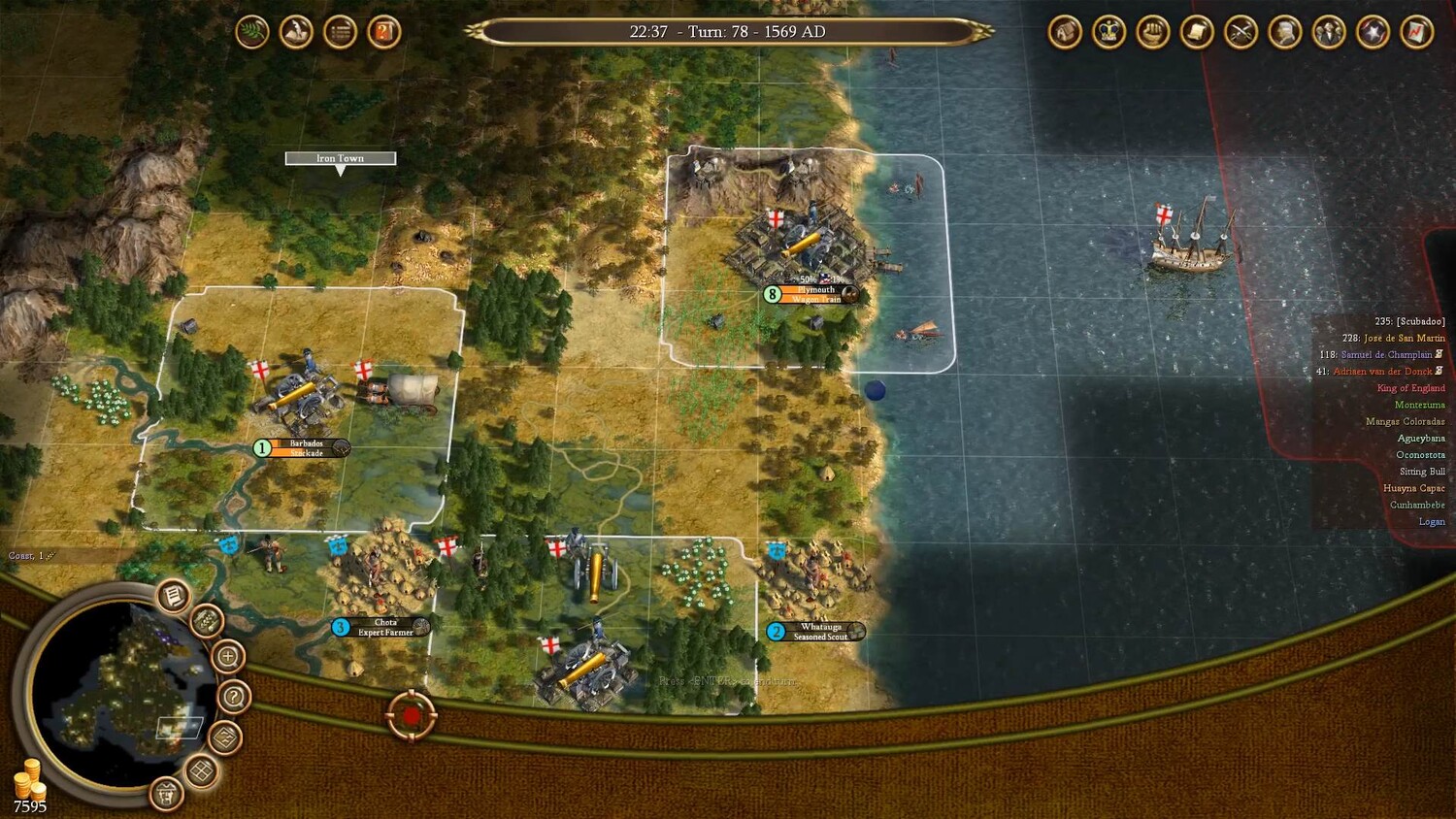Image resolution: width=1456 pixels, height=819 pixels.
Task: Open the house icon advisor
Action: pos(1065,32)
